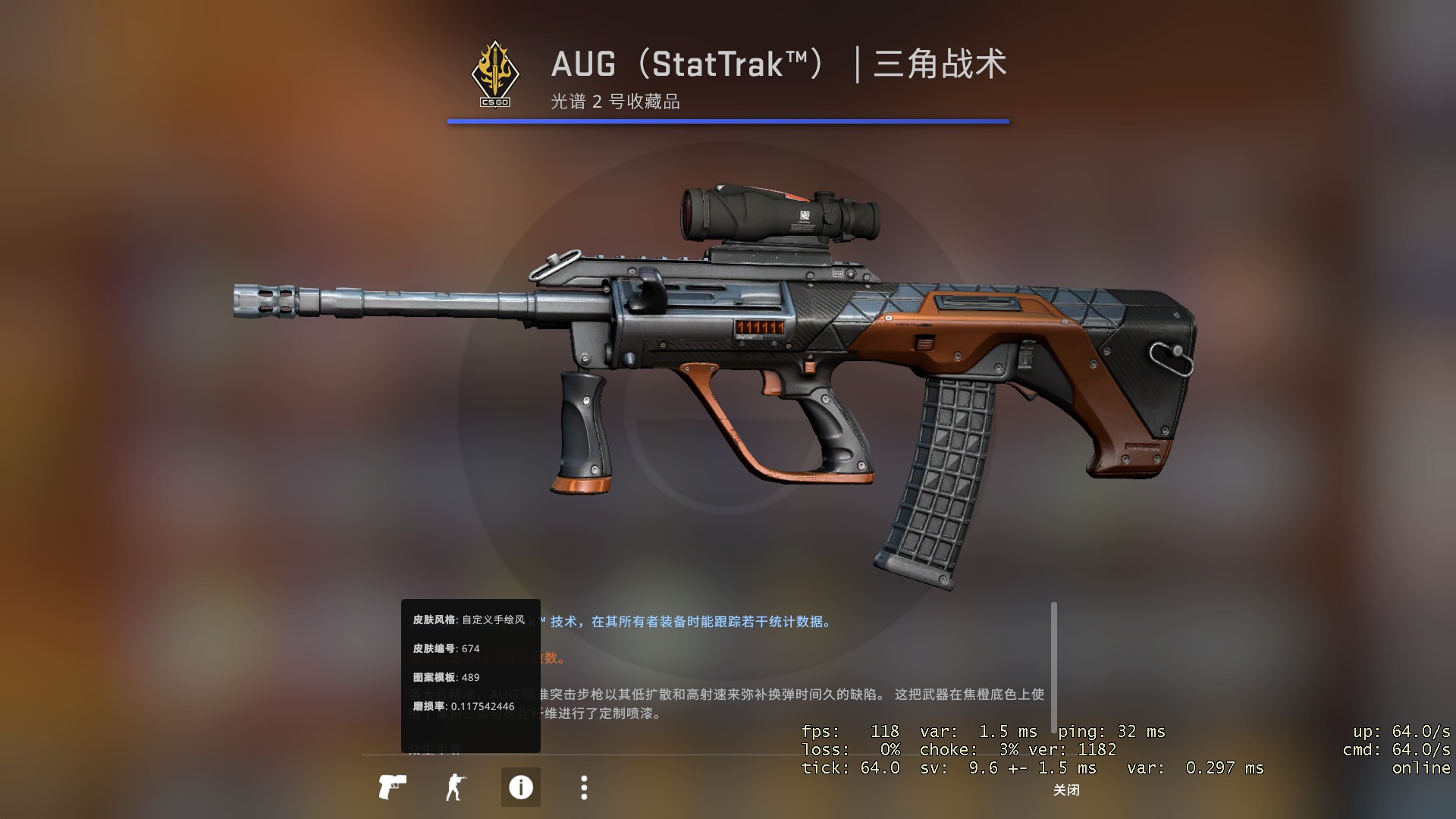Click the rifle scope on the weapon model

pyautogui.click(x=773, y=214)
